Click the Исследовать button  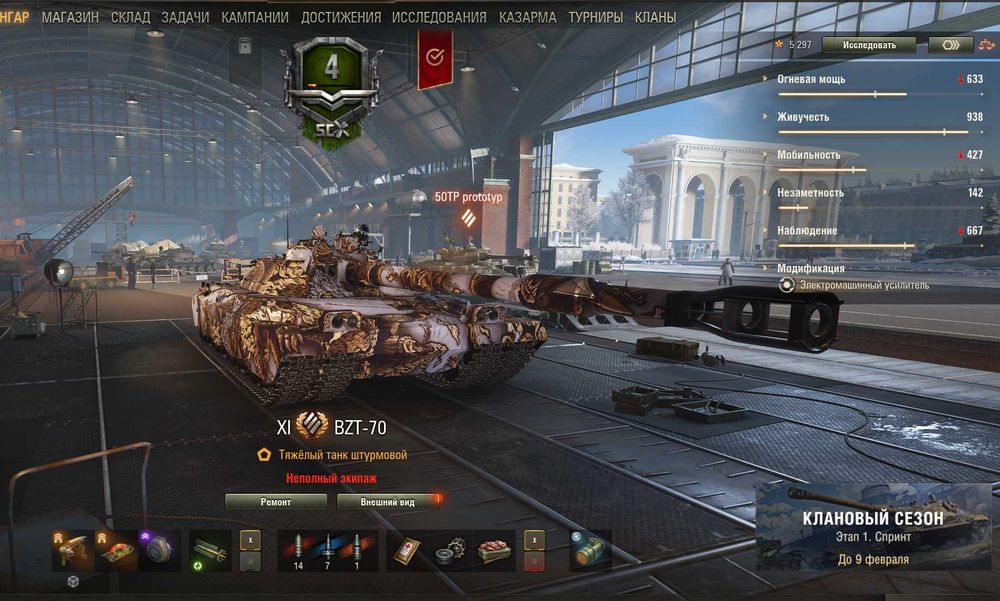coord(865,45)
